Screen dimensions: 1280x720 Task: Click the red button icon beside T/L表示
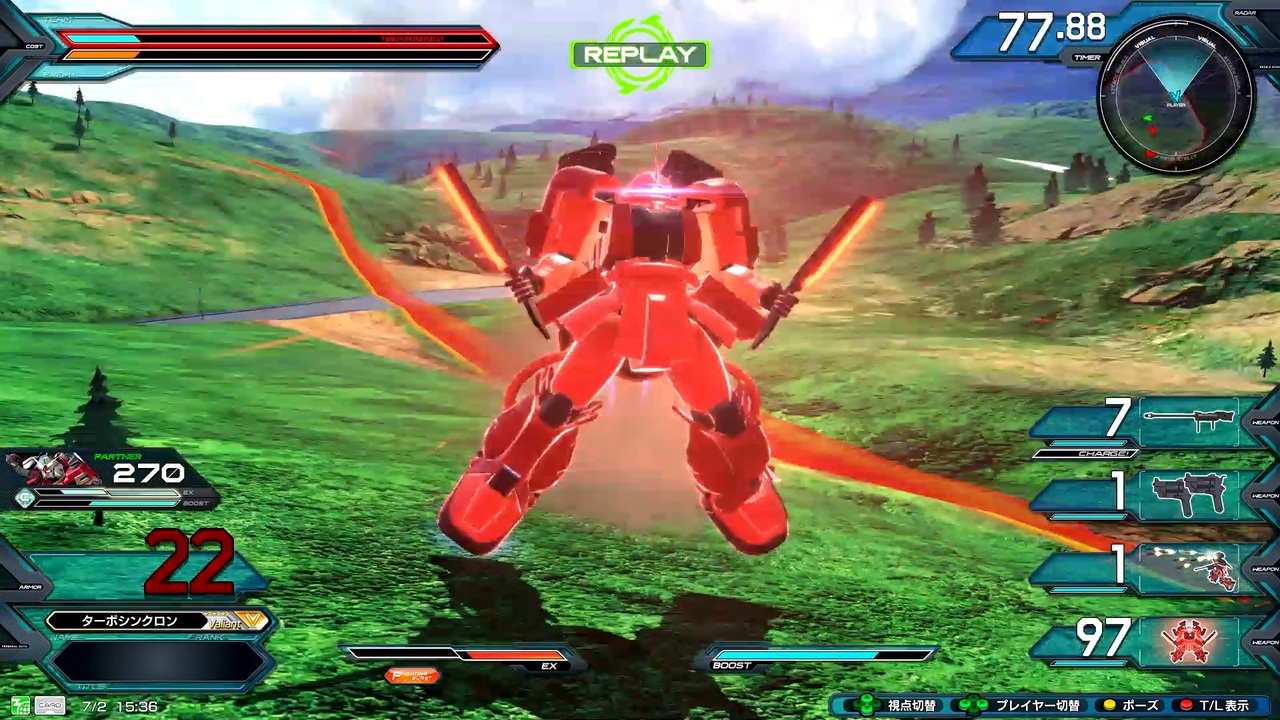pyautogui.click(x=1187, y=705)
